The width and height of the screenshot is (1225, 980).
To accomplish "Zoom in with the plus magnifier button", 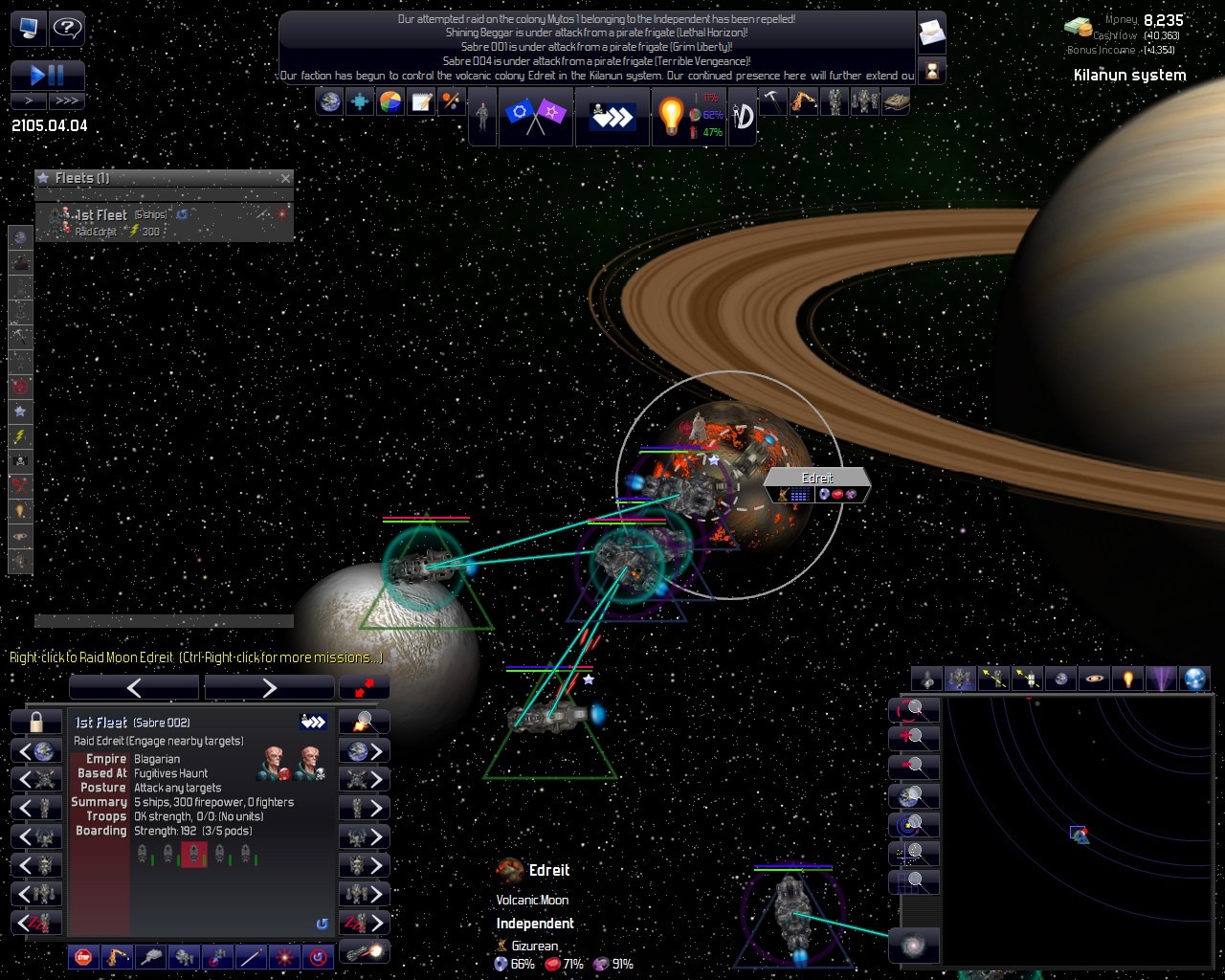I will coord(912,738).
